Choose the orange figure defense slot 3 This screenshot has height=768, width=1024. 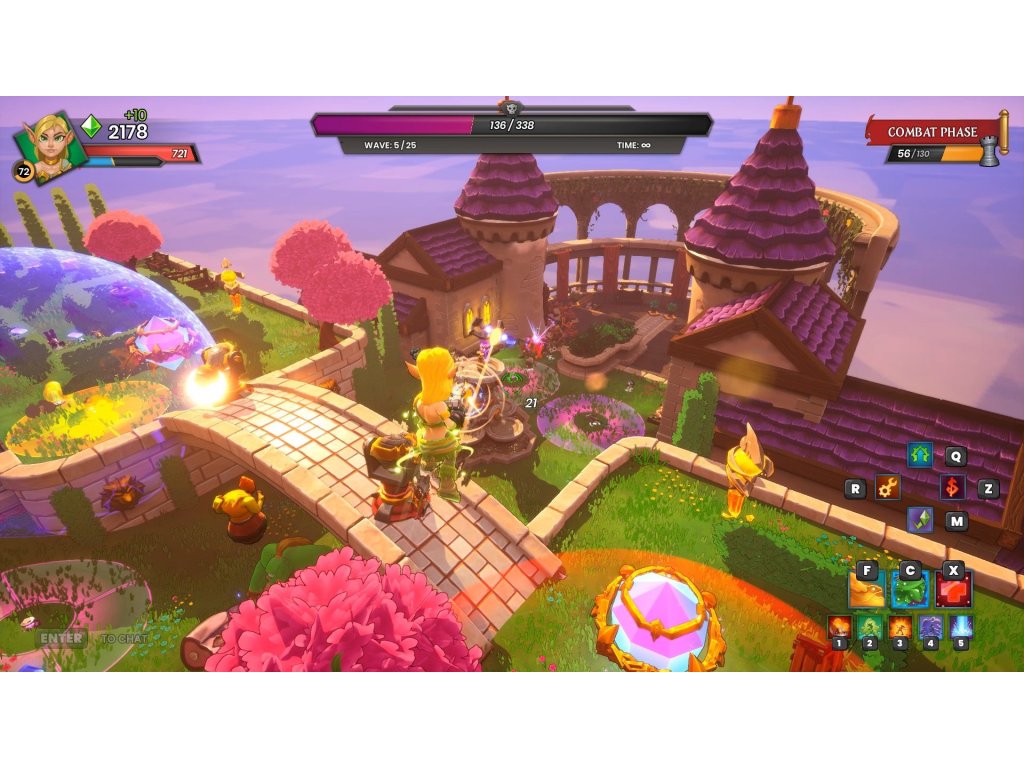click(x=900, y=628)
